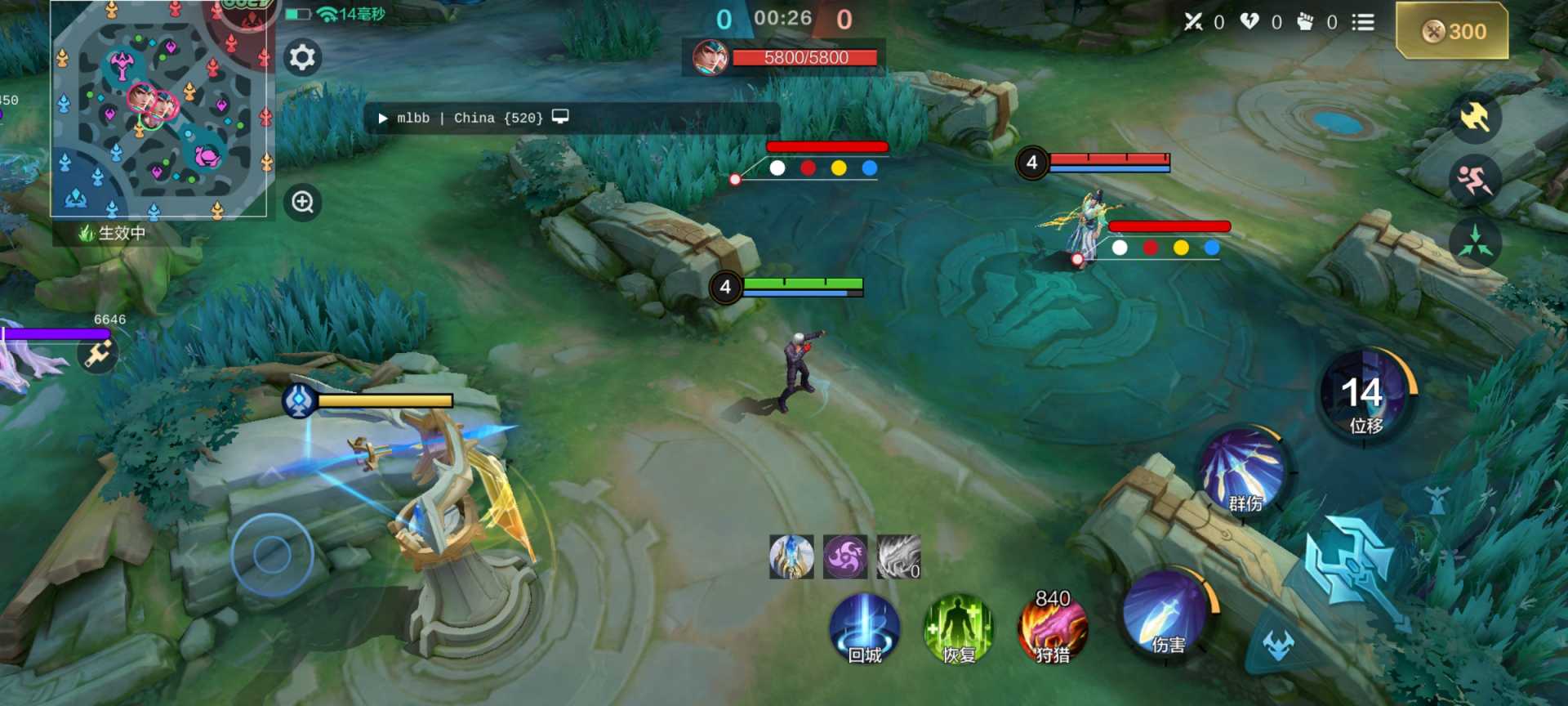Select the purple swirl item icon
The width and height of the screenshot is (1568, 706).
(845, 557)
